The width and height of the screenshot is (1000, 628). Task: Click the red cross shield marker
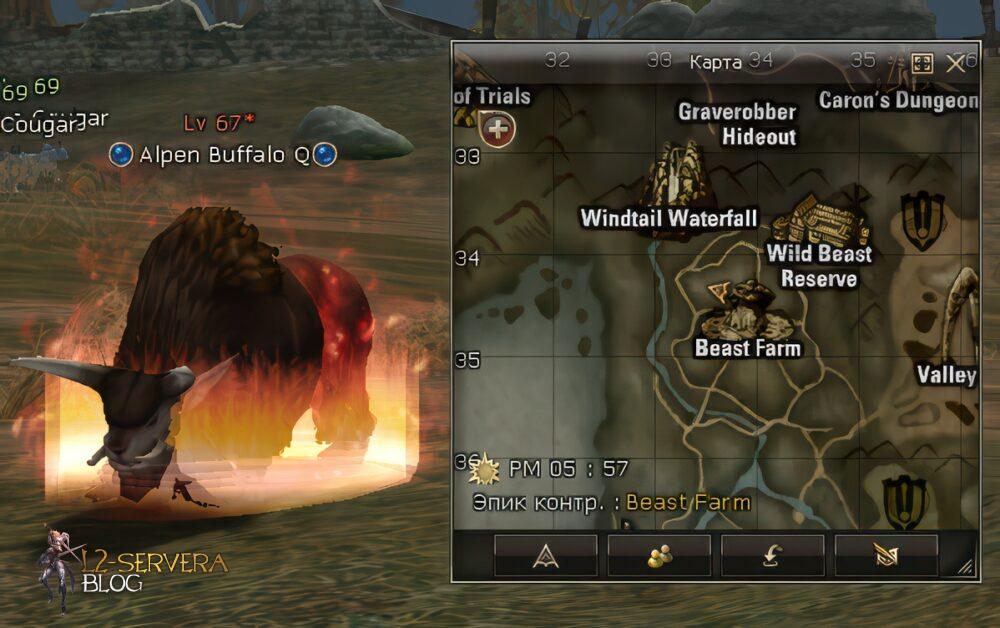pyautogui.click(x=497, y=128)
